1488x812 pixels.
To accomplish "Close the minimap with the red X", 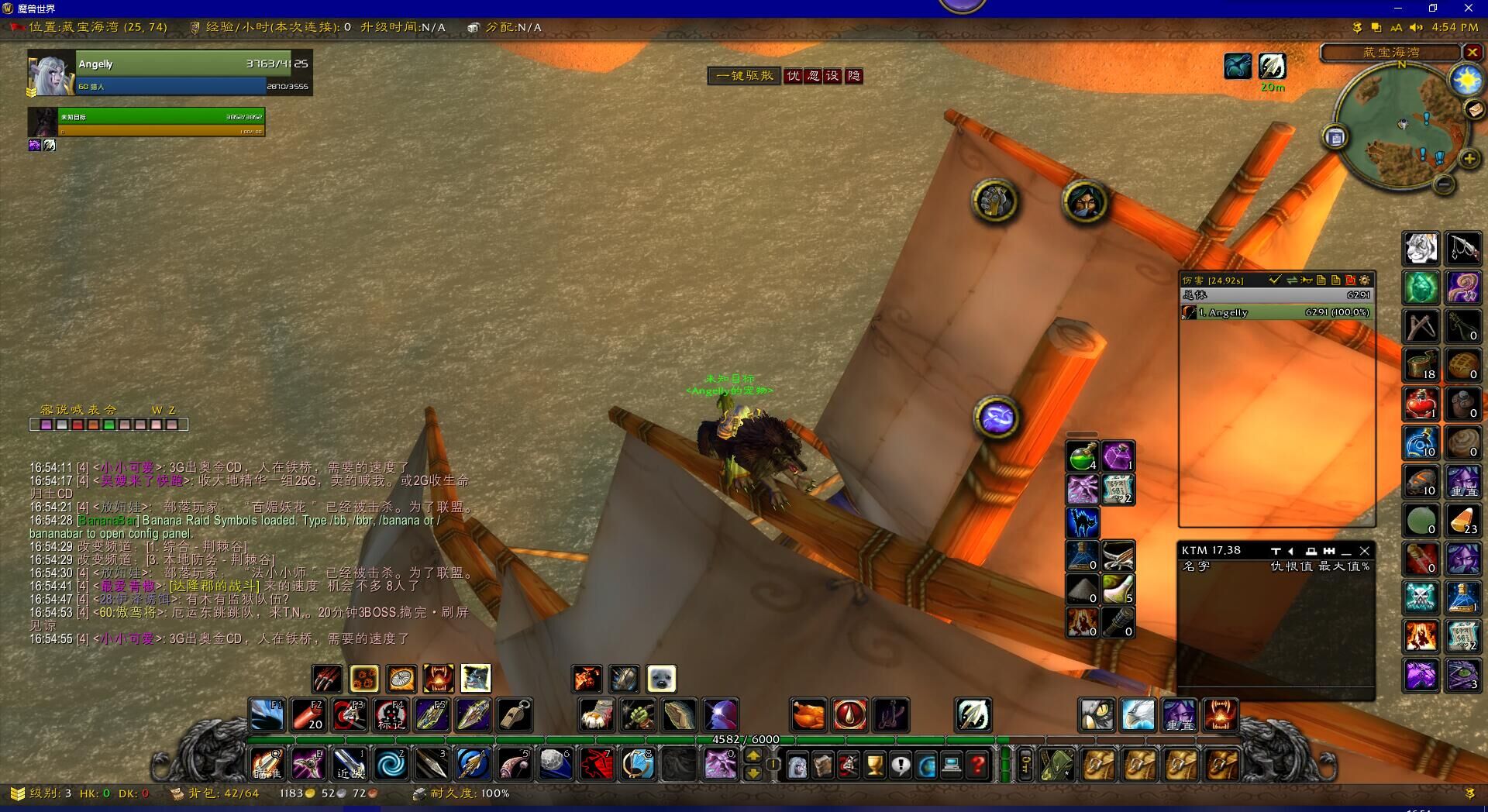I will tap(1472, 53).
